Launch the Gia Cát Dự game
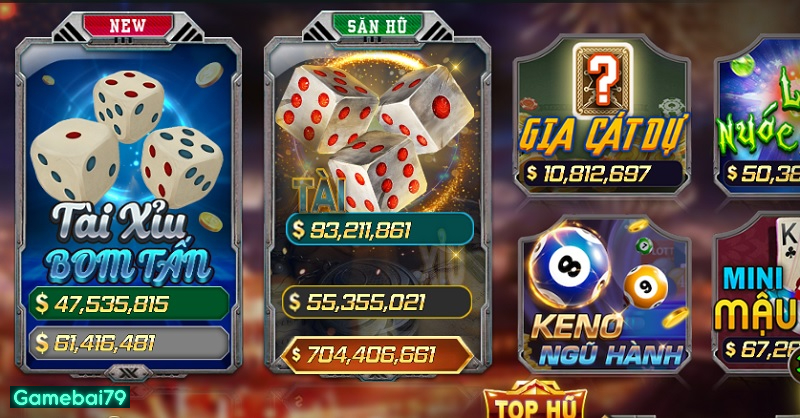800x418 pixels. coord(602,115)
